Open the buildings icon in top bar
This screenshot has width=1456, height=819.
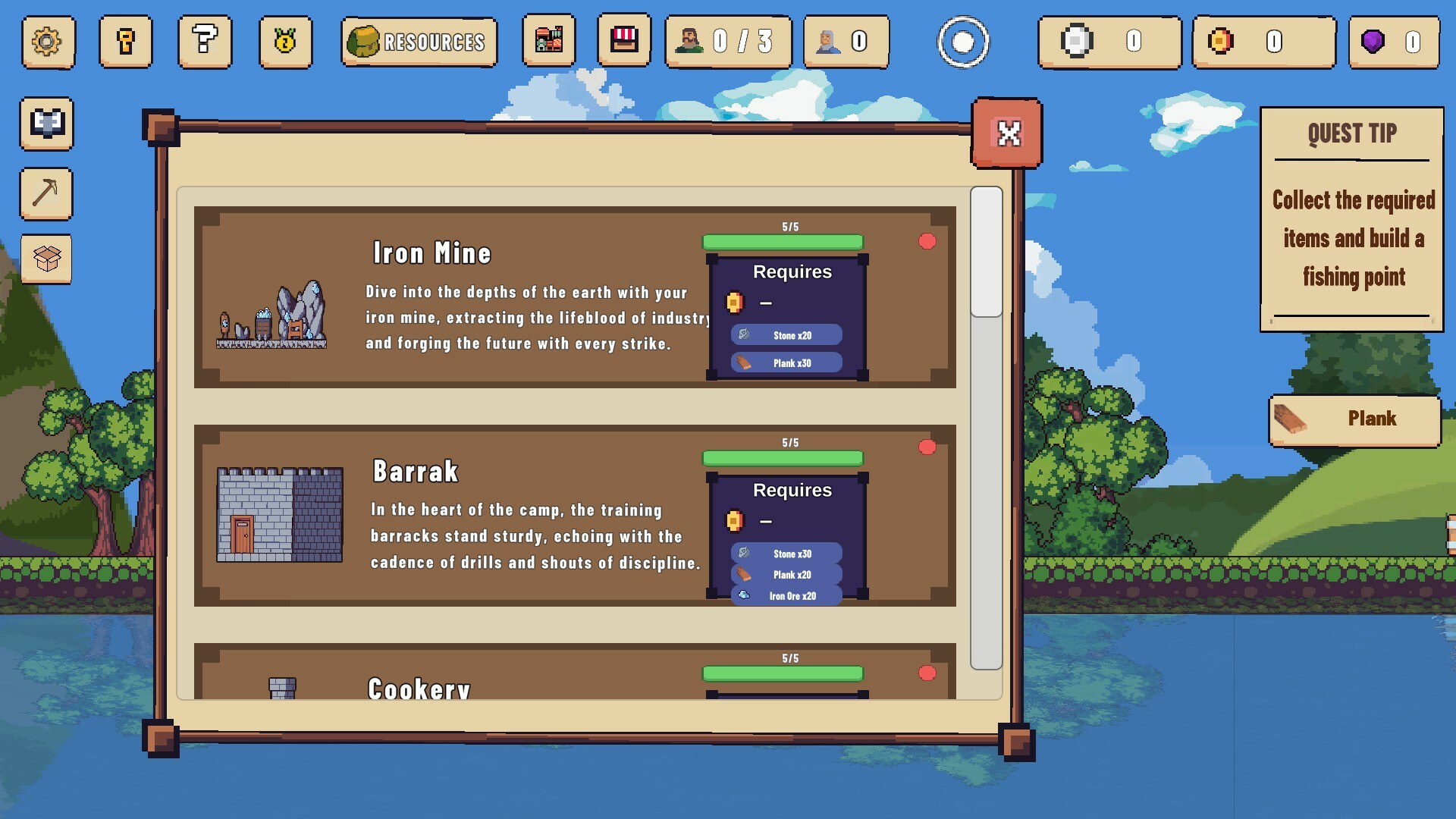[x=548, y=39]
